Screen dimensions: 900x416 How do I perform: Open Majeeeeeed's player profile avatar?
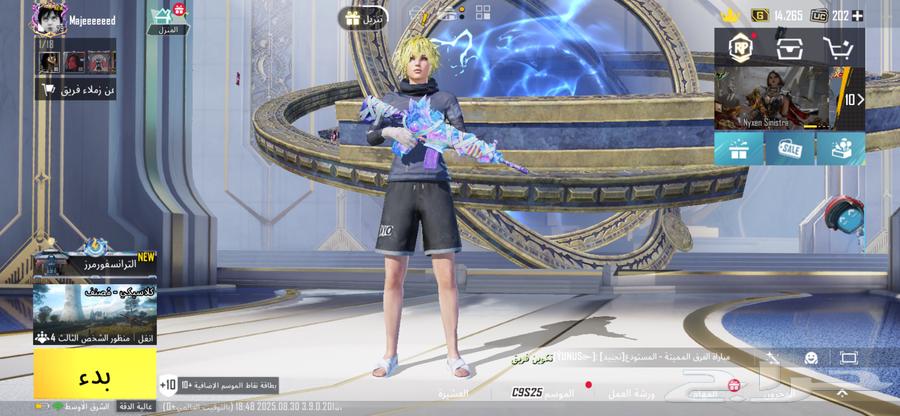48,17
